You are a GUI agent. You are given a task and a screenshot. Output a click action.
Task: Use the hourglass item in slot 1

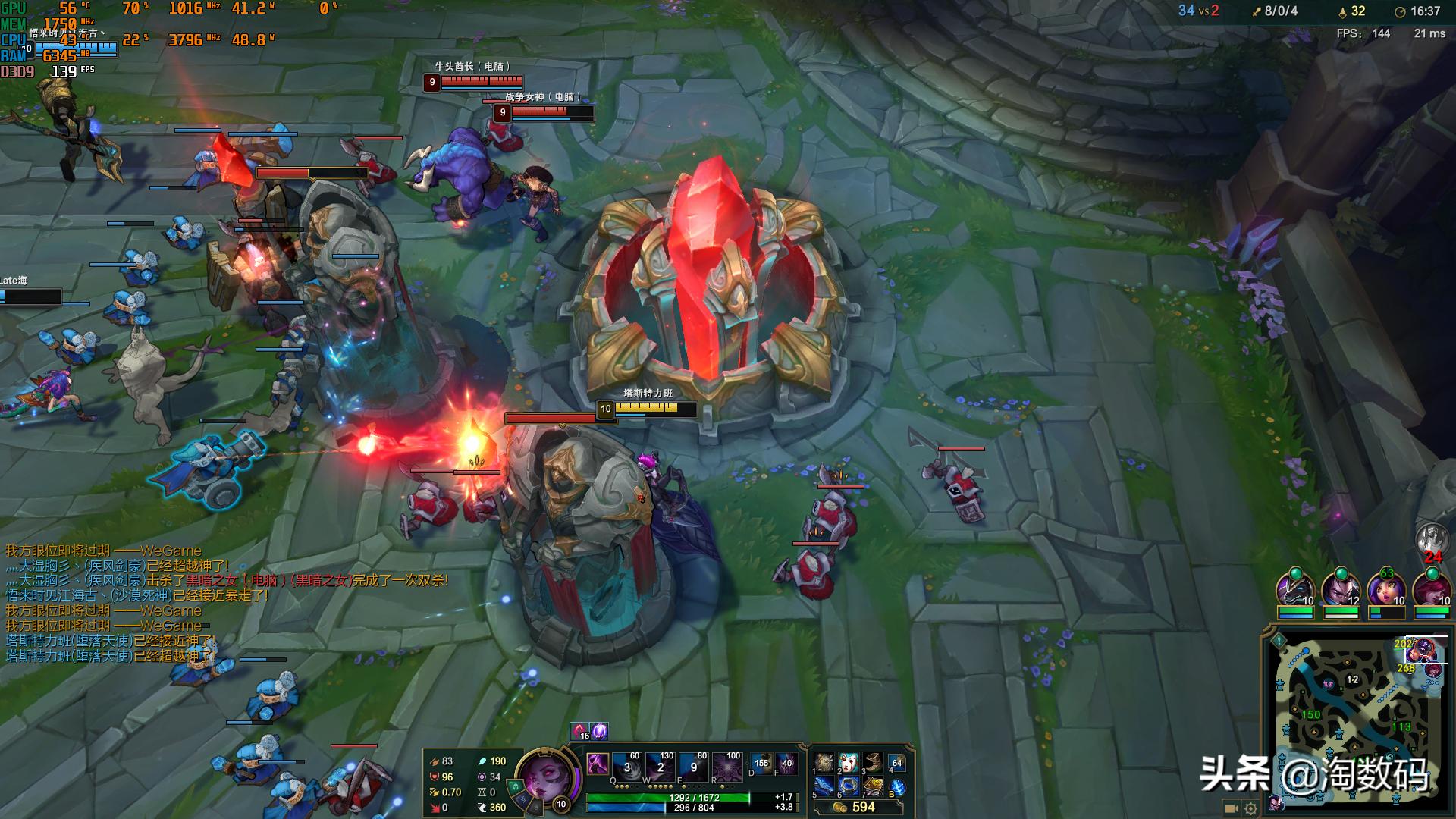point(824,763)
